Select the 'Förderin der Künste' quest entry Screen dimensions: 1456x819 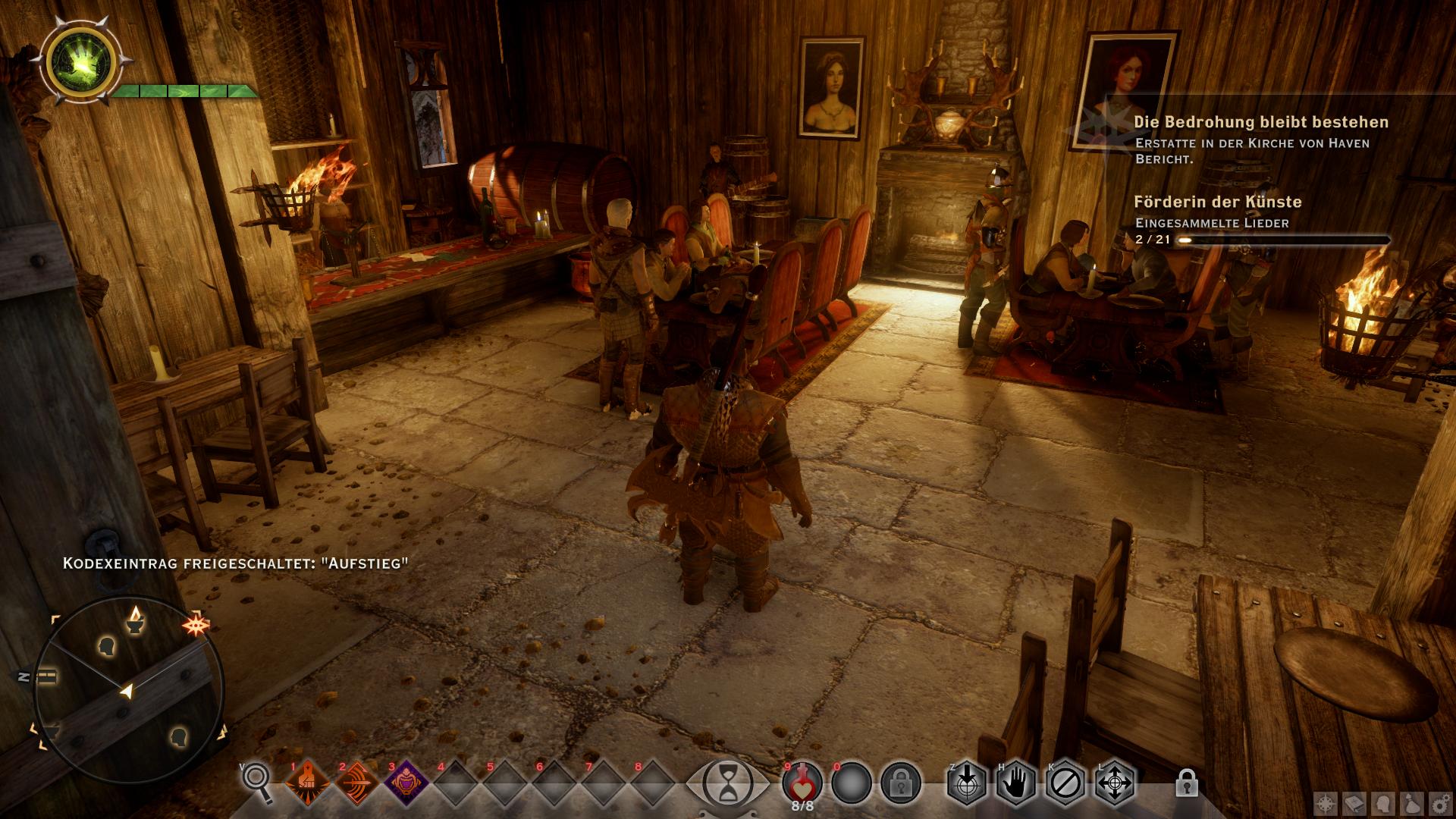[1218, 202]
